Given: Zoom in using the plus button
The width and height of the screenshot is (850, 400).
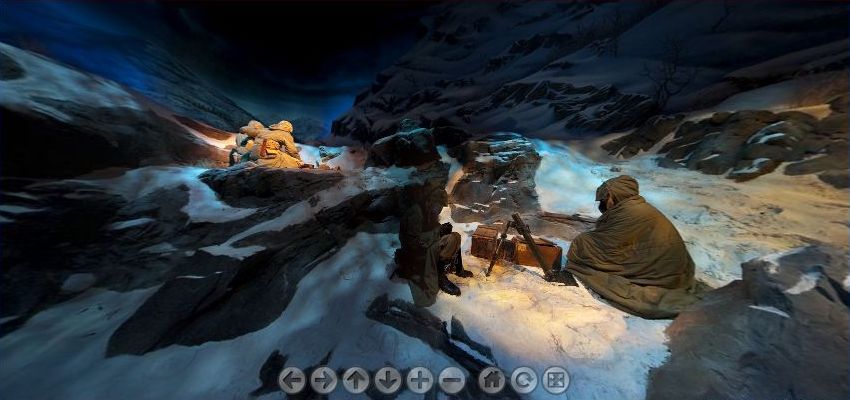Looking at the screenshot, I should point(420,380).
